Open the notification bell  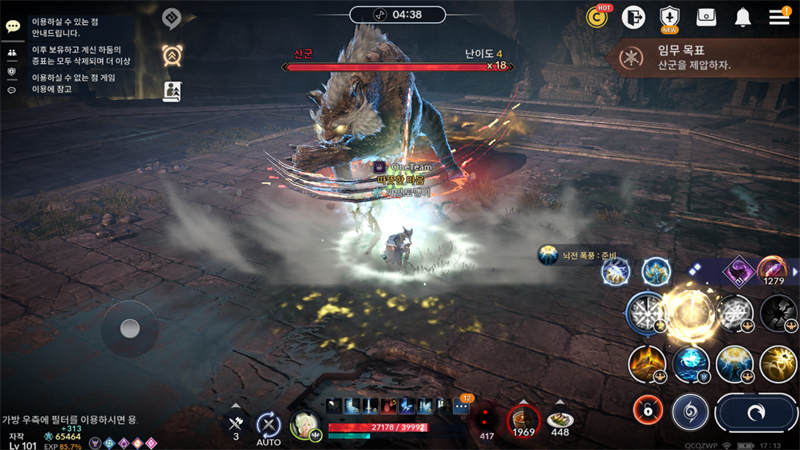pos(743,17)
